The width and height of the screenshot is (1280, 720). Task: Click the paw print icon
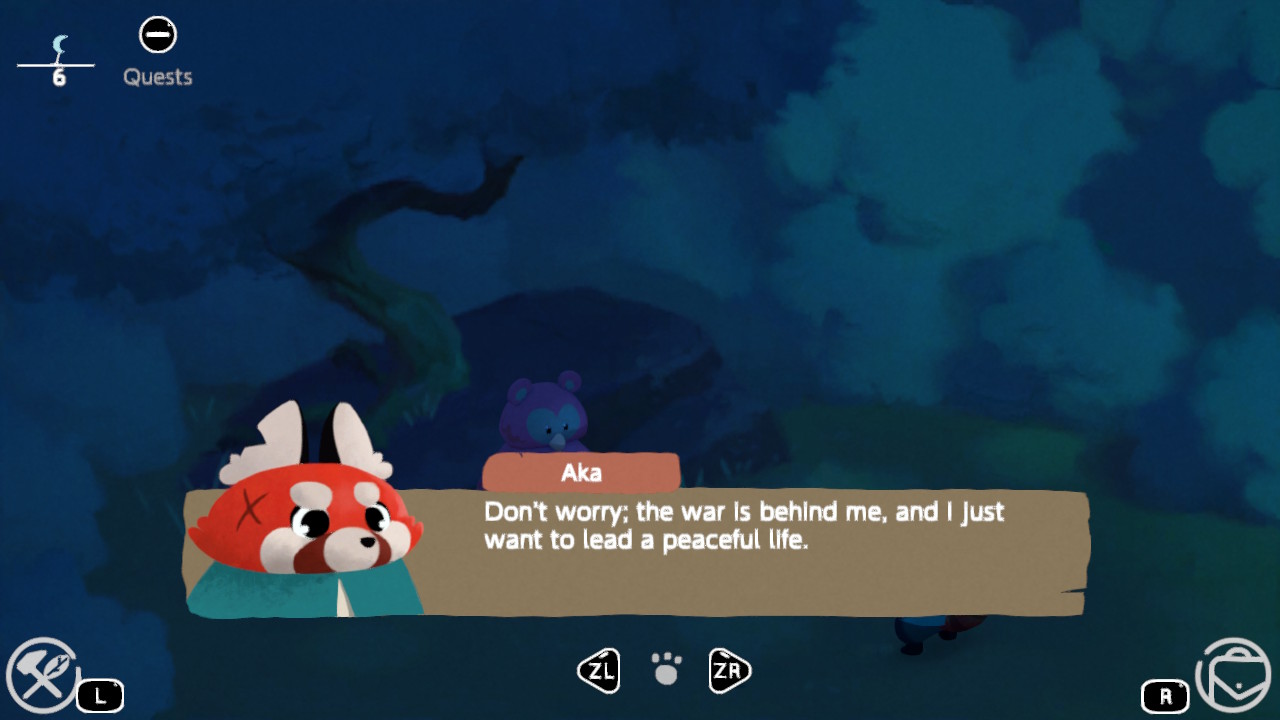(x=666, y=669)
